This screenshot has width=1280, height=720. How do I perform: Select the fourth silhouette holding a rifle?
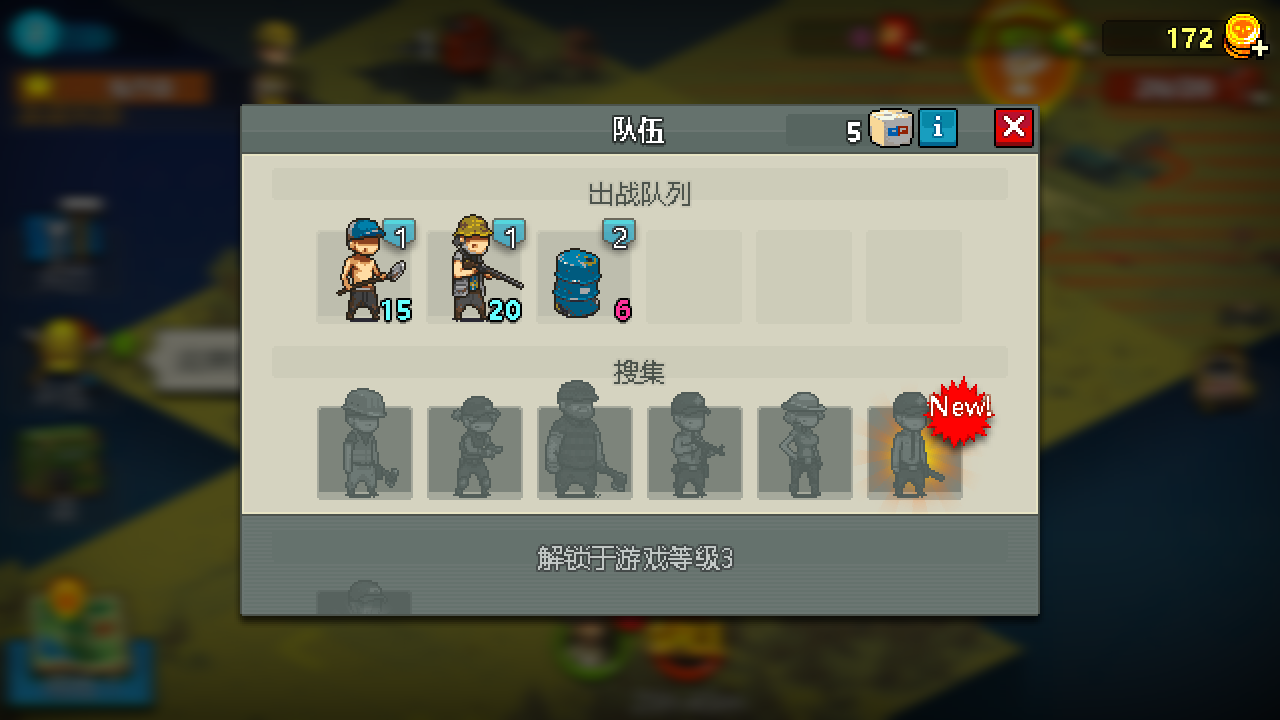point(695,450)
